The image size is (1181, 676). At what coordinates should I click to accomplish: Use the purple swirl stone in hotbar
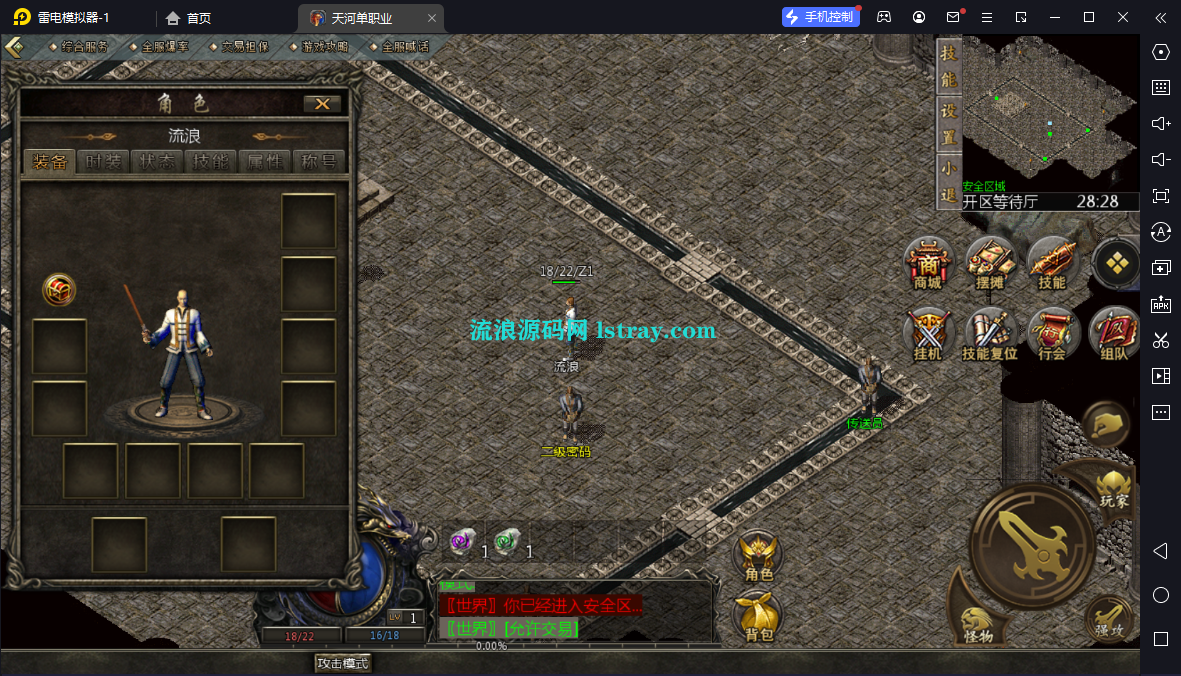click(461, 541)
